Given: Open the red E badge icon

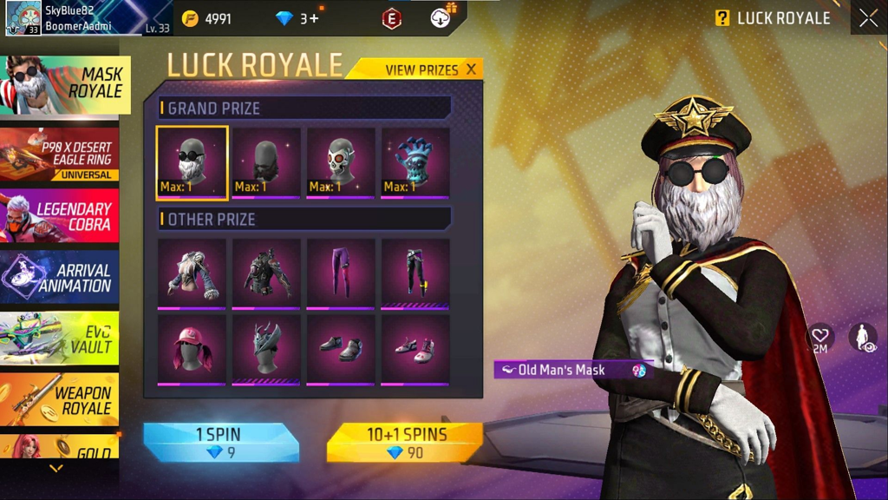Looking at the screenshot, I should (x=392, y=18).
